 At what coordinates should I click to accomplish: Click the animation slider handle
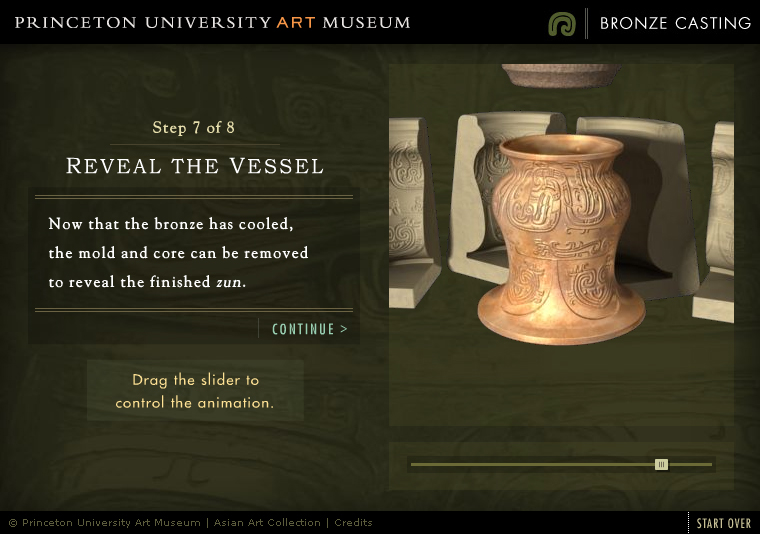coord(661,464)
